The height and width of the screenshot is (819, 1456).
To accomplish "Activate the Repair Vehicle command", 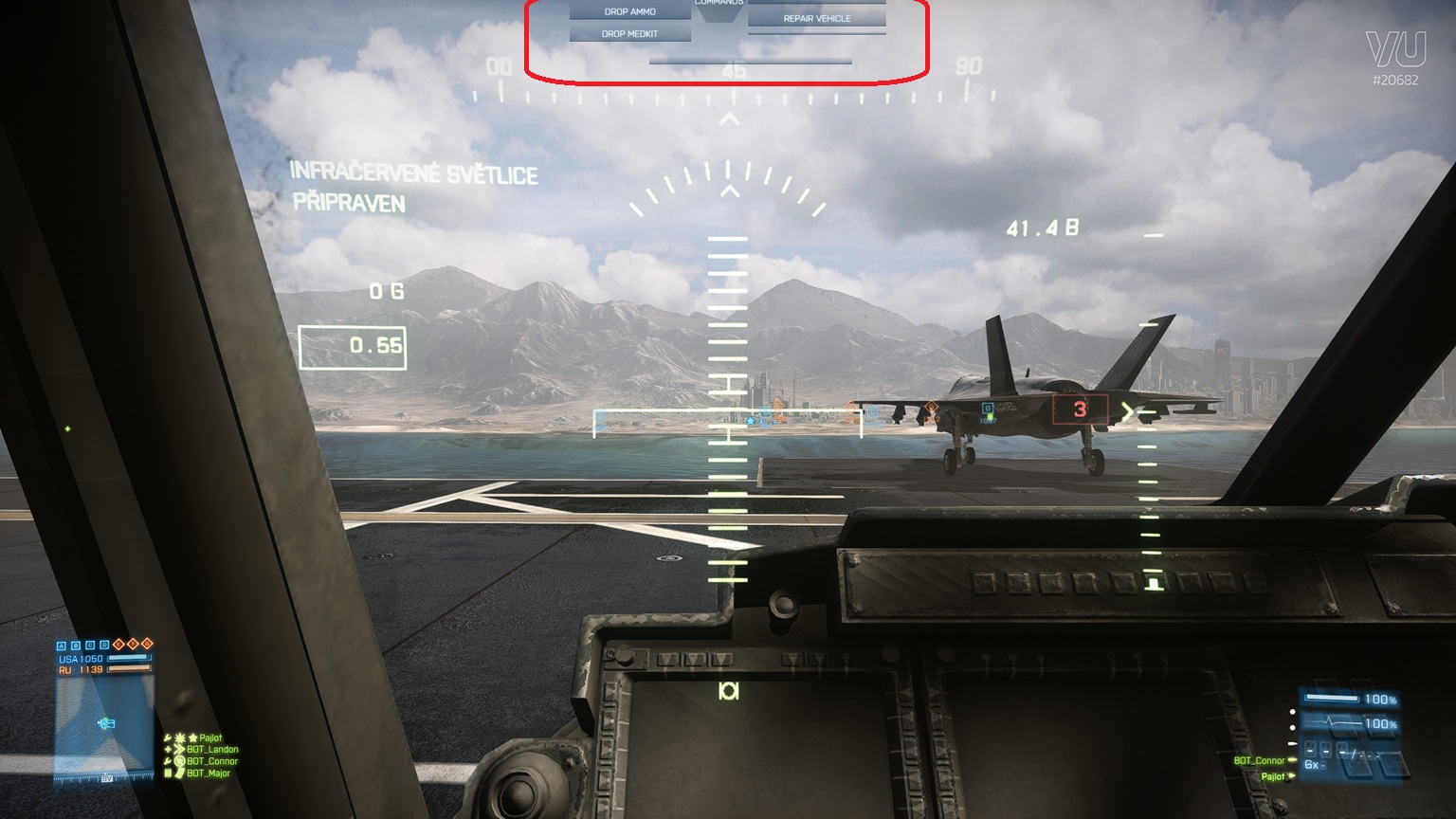I will click(816, 19).
